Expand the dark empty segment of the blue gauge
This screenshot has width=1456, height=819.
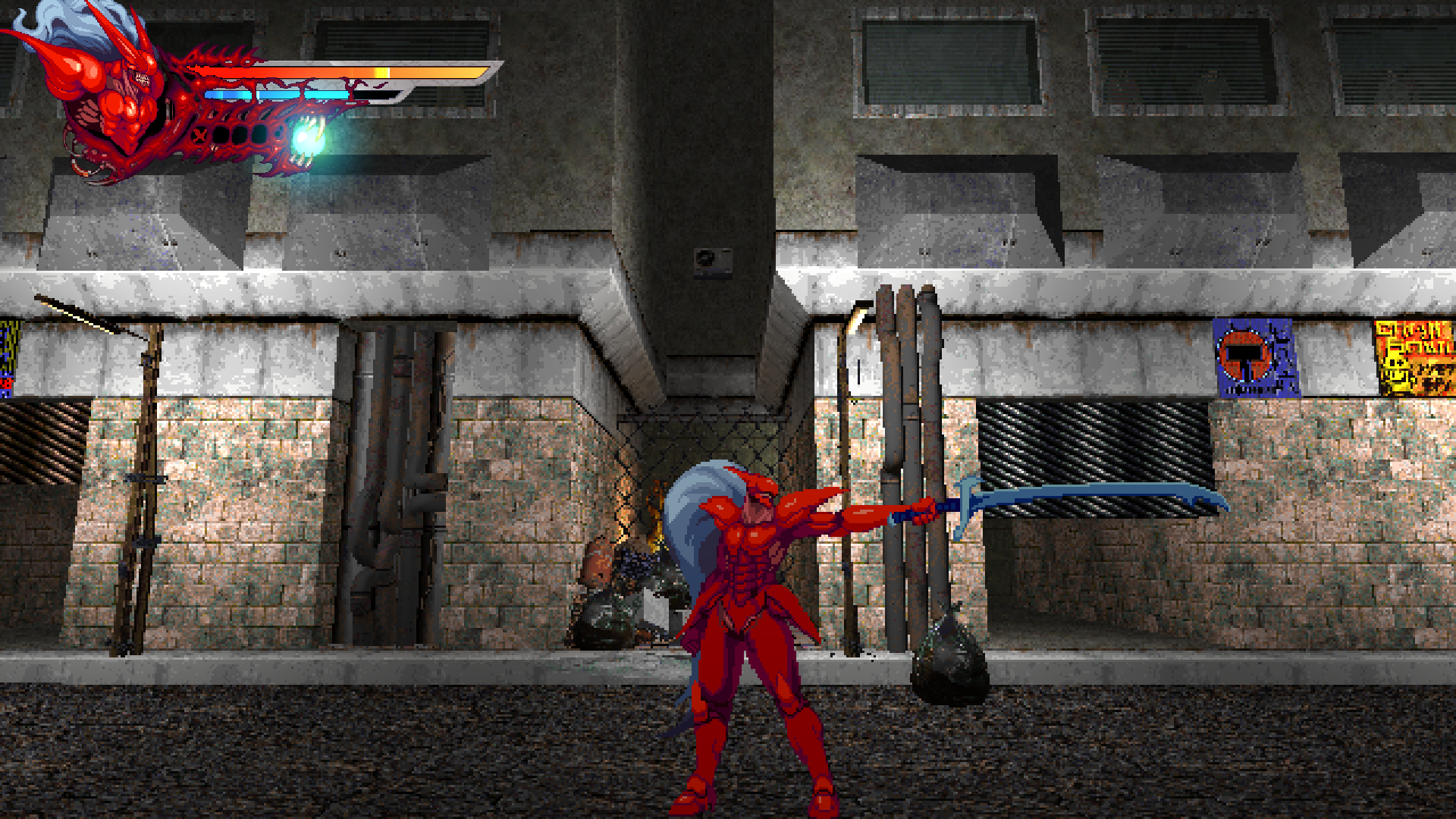(x=375, y=95)
